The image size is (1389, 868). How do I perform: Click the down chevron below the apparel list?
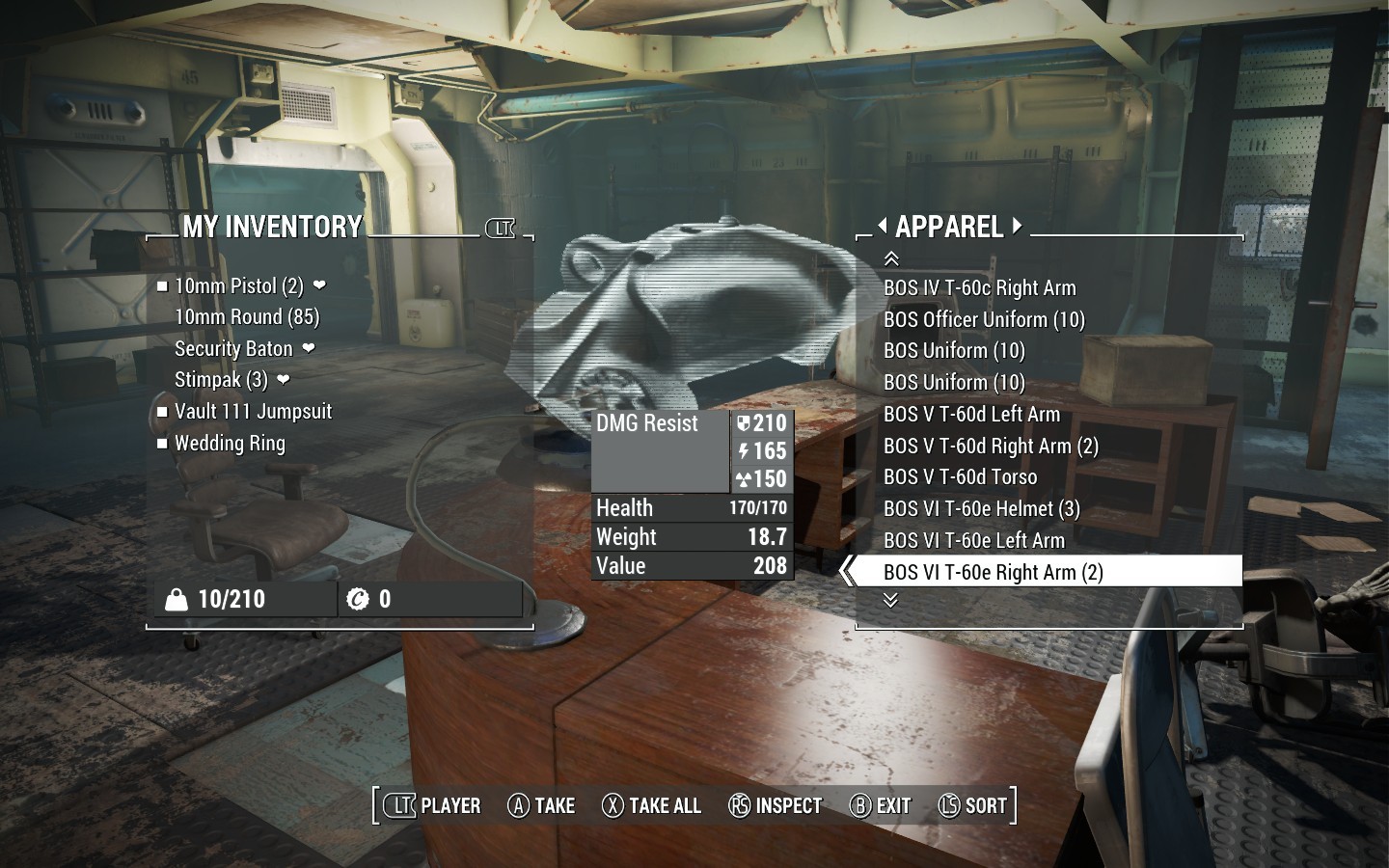click(891, 600)
